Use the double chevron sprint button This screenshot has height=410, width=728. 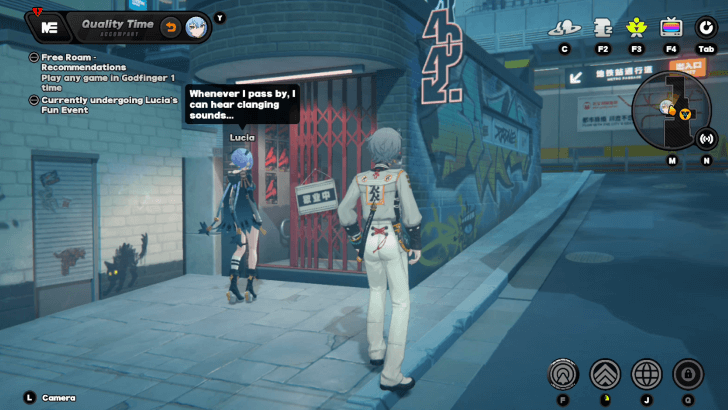coord(605,374)
